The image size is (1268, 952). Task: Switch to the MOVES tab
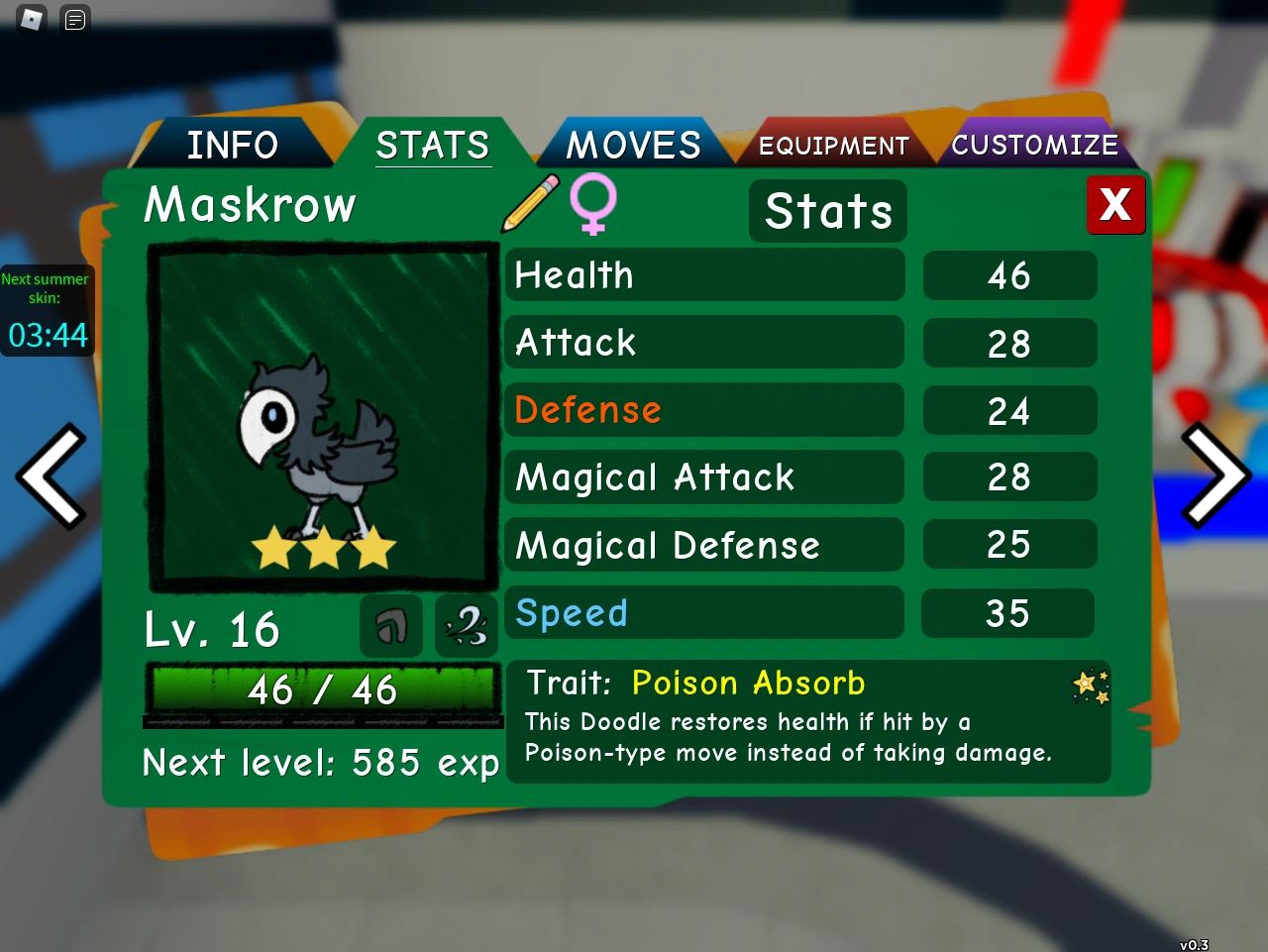tap(633, 144)
